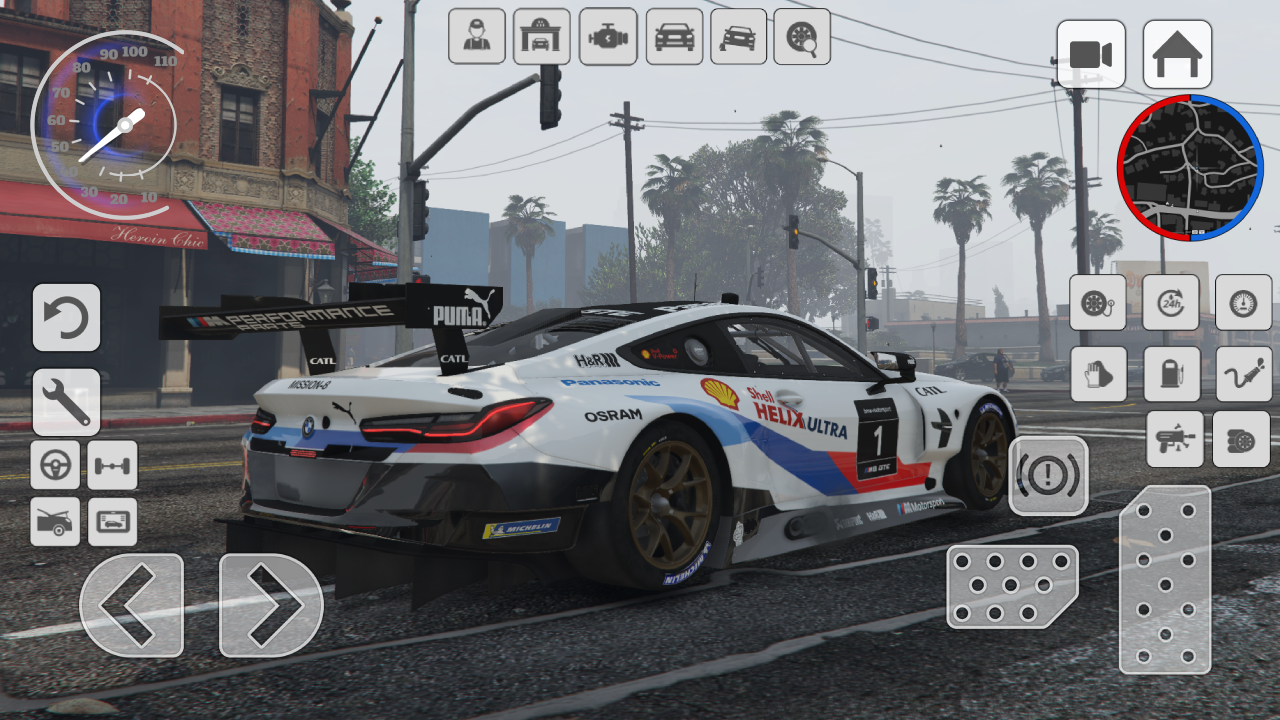Viewport: 1280px width, 720px height.
Task: Switch the camera view with the video camera button
Action: click(1091, 54)
